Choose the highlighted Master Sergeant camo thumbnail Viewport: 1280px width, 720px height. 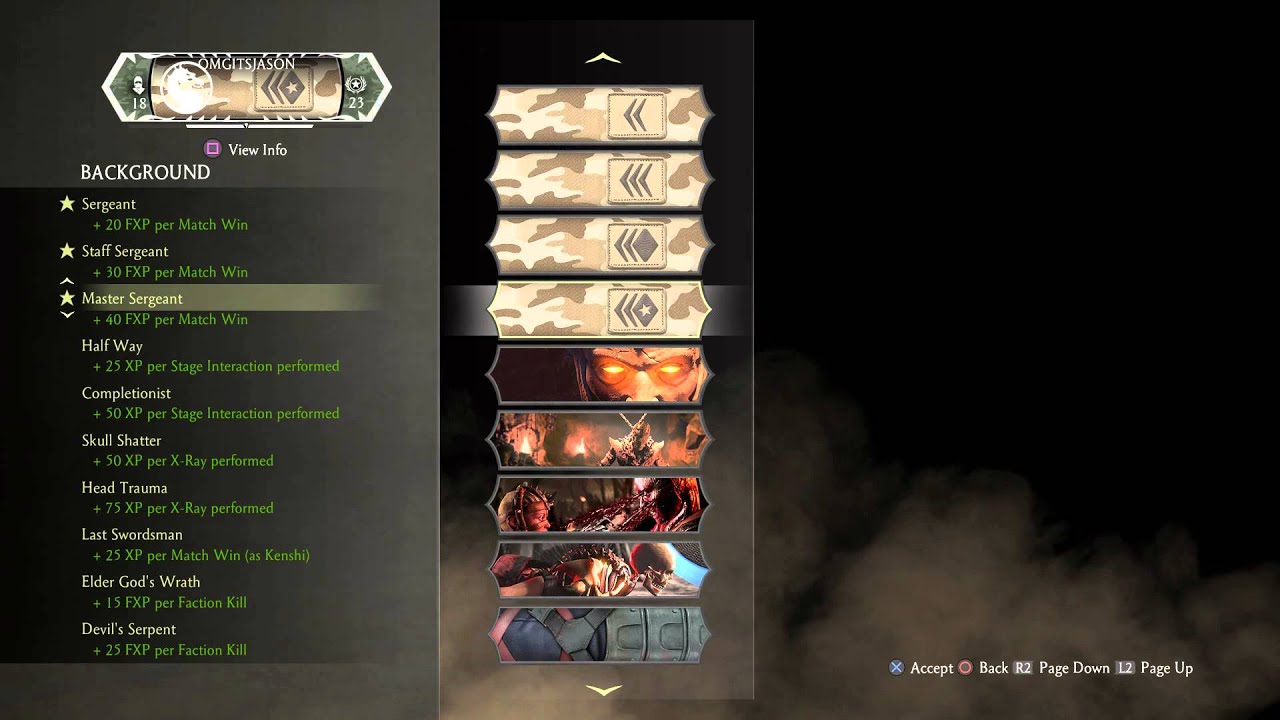click(x=600, y=310)
